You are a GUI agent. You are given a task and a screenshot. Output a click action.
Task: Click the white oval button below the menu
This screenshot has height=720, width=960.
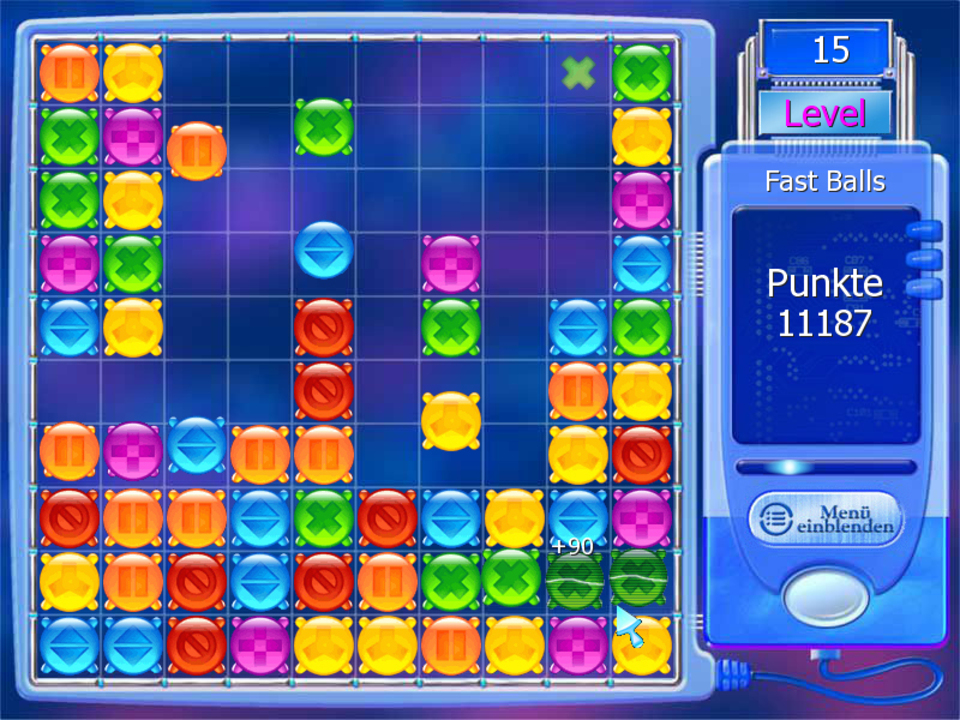tap(826, 597)
